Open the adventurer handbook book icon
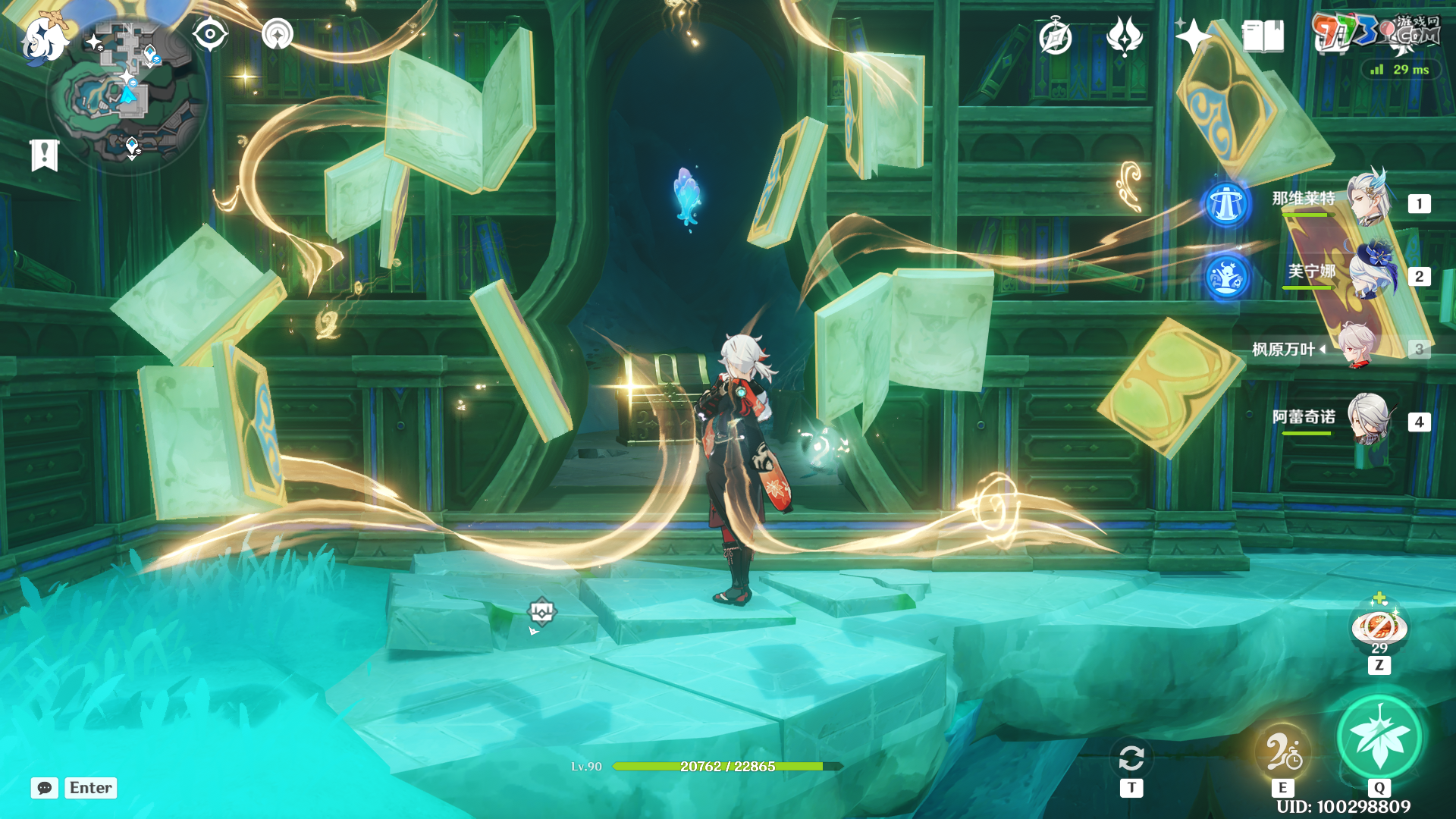 [x=1263, y=36]
